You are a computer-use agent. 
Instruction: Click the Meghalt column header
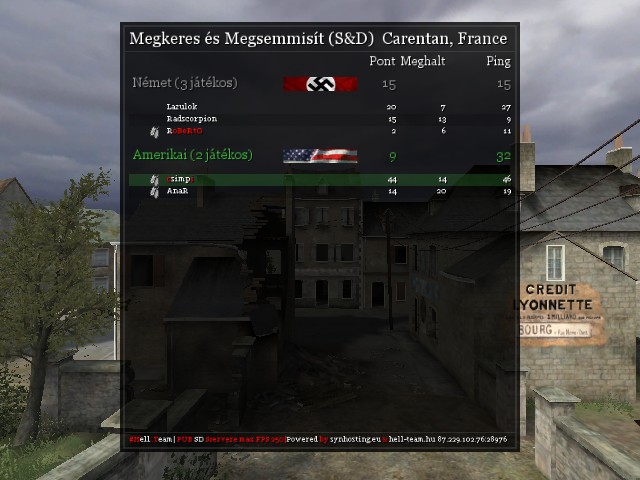point(422,62)
